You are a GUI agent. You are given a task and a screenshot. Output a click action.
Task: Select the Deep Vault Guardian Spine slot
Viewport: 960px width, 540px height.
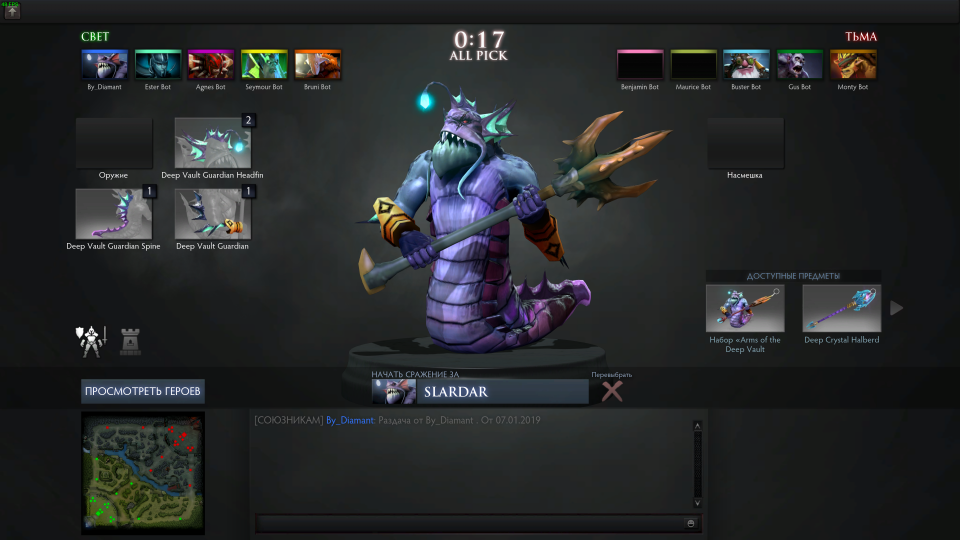click(114, 213)
